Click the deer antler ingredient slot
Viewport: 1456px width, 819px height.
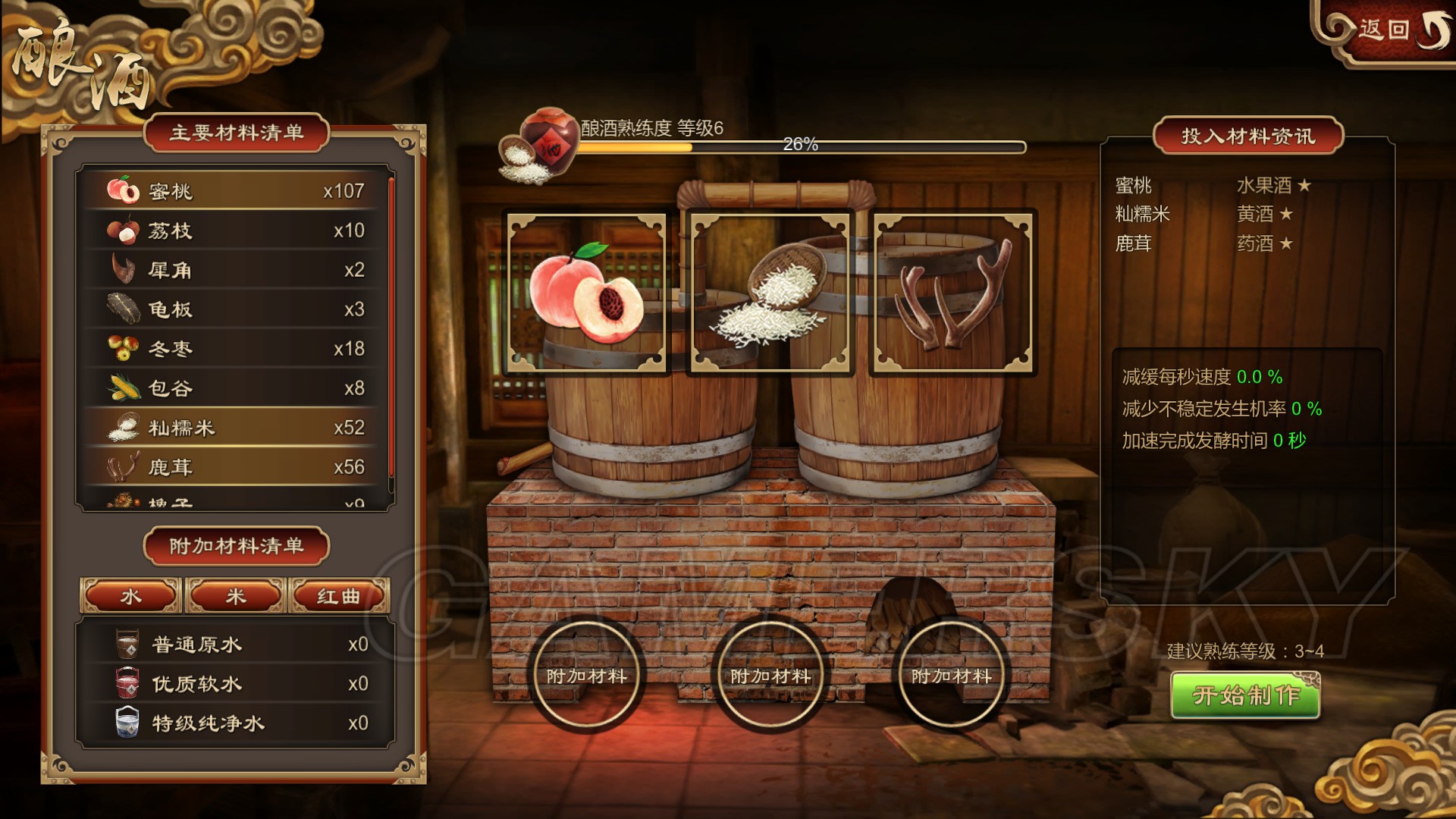953,293
